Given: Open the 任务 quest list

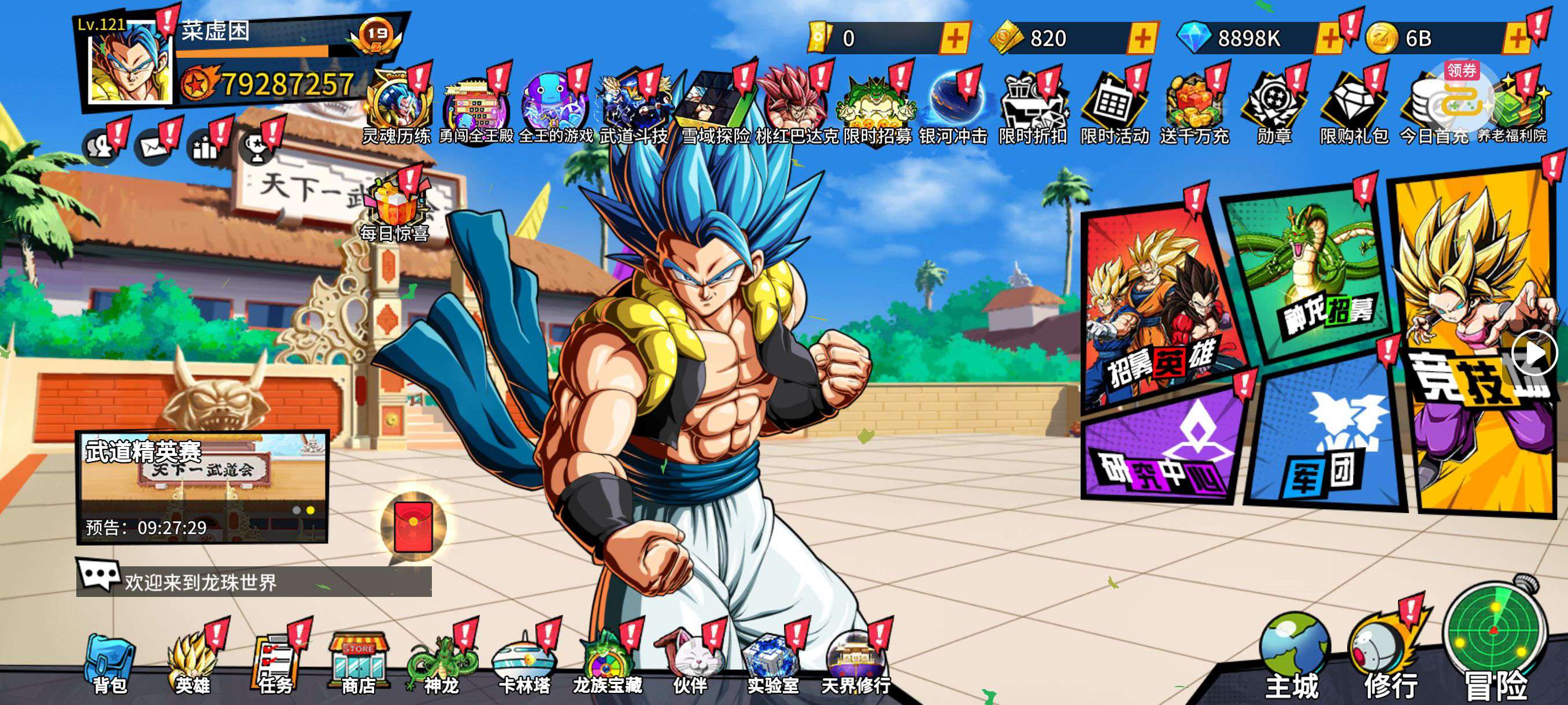Looking at the screenshot, I should [275, 664].
